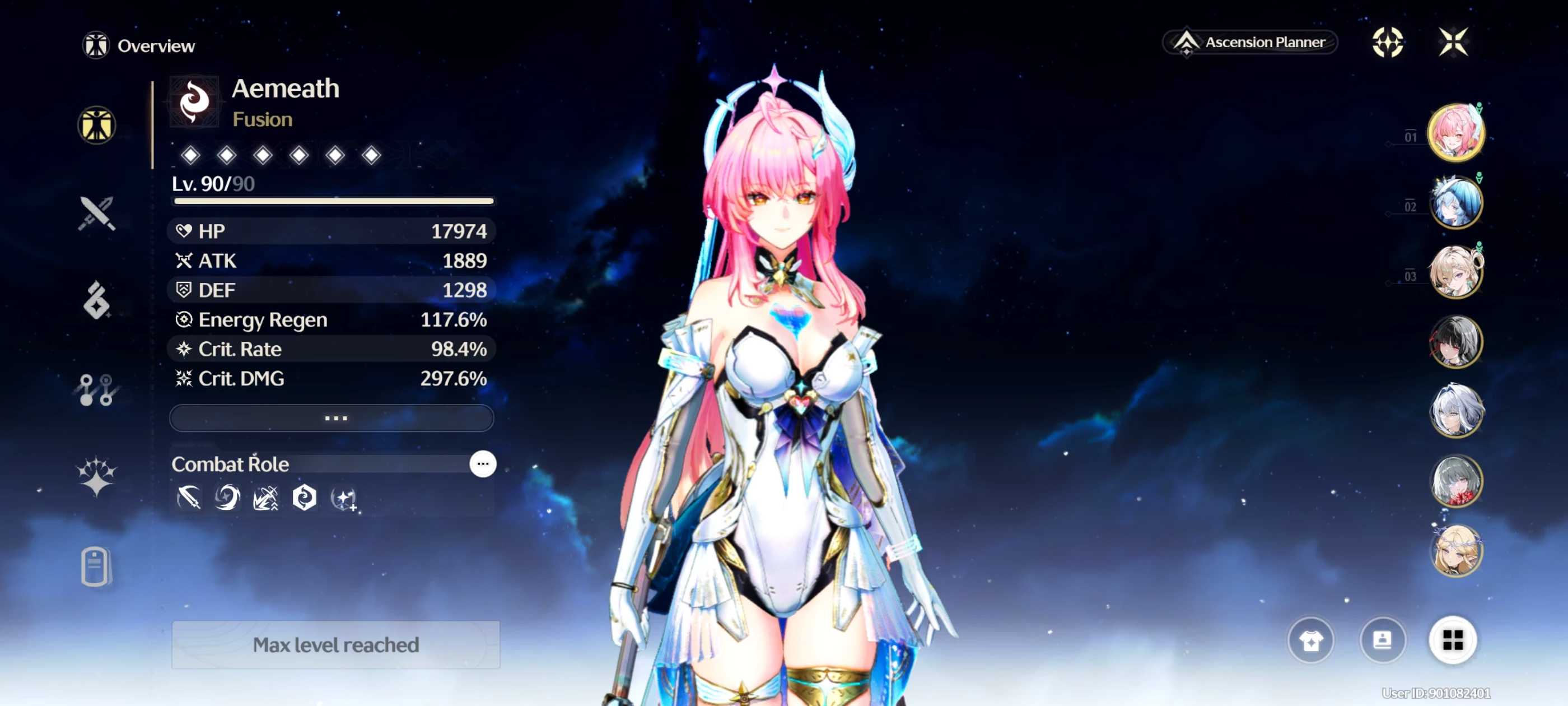The image size is (1568, 706).
Task: Open the resonance chain star tab
Action: click(96, 476)
